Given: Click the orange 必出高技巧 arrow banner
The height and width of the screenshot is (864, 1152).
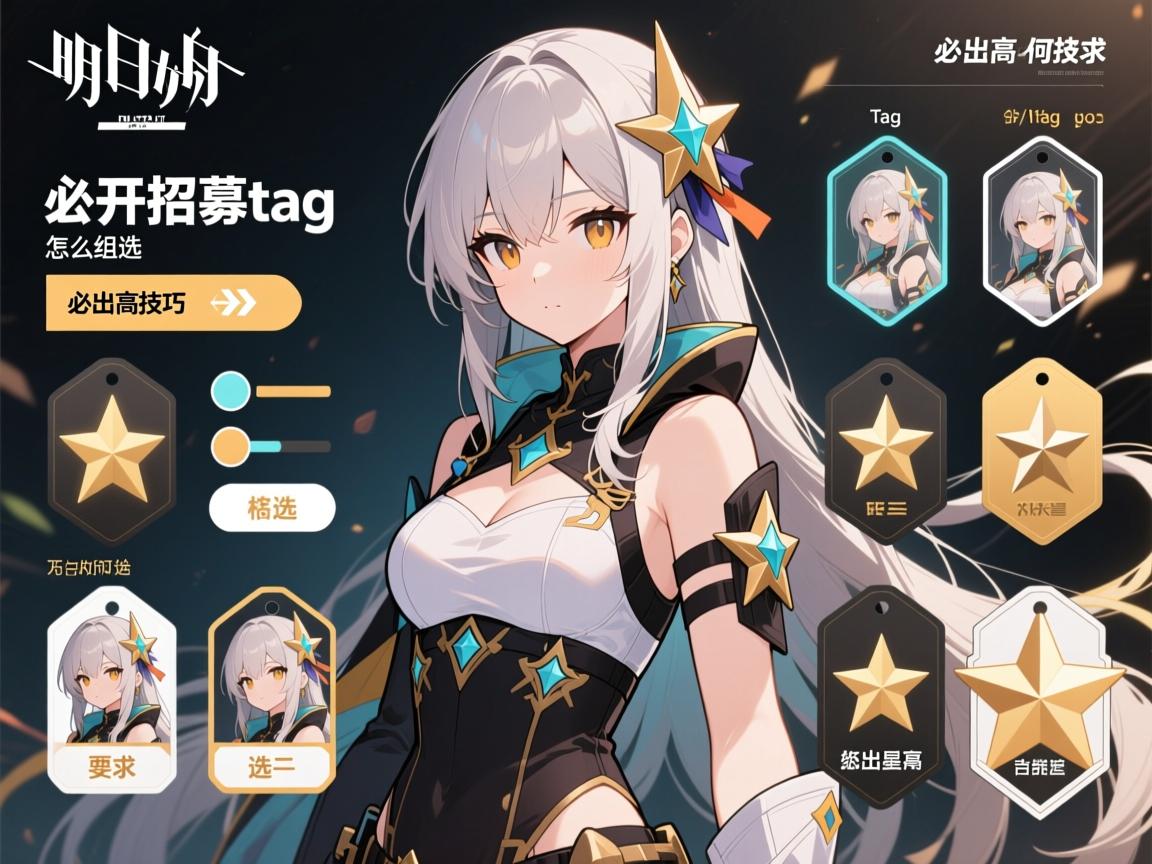Looking at the screenshot, I should pos(172,302).
